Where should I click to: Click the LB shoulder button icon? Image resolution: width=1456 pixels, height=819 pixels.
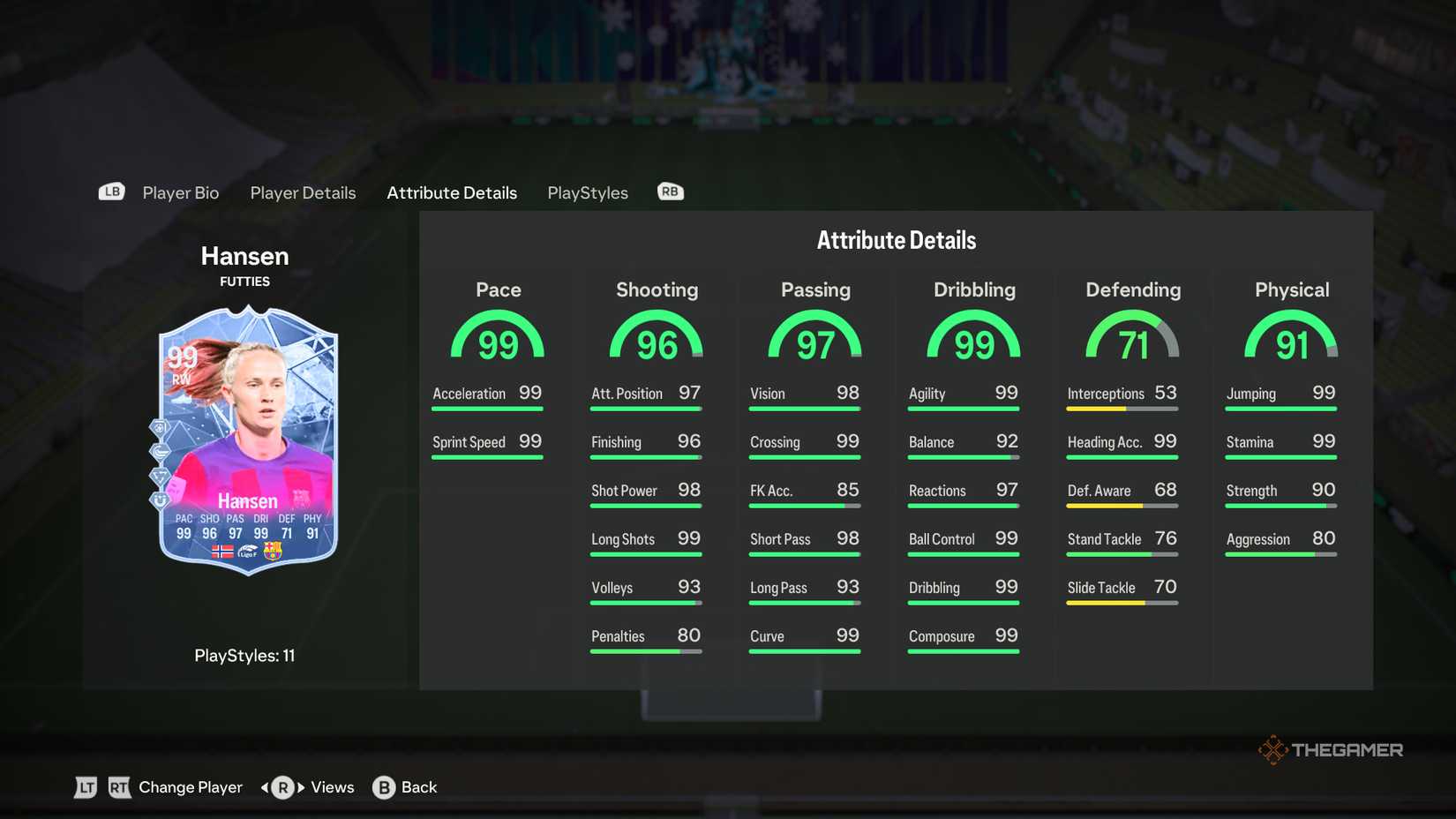pyautogui.click(x=111, y=191)
